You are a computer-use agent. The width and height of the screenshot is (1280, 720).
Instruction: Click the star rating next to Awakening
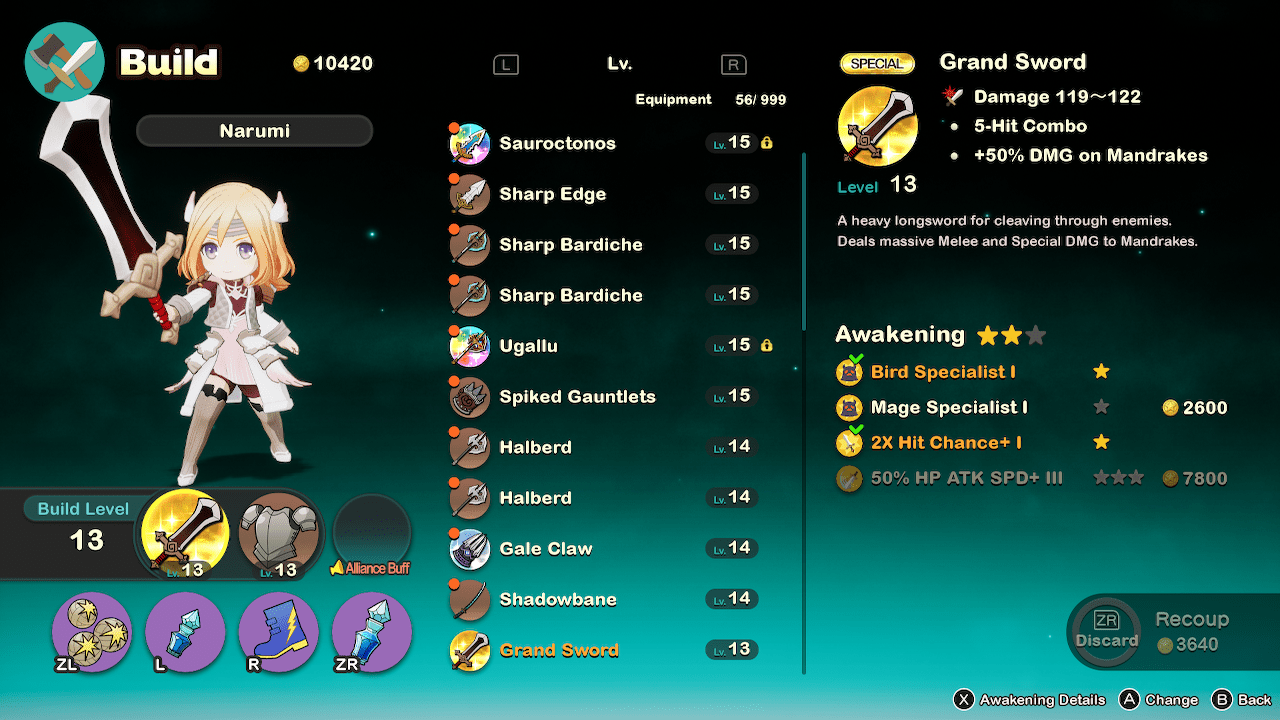coord(1010,334)
